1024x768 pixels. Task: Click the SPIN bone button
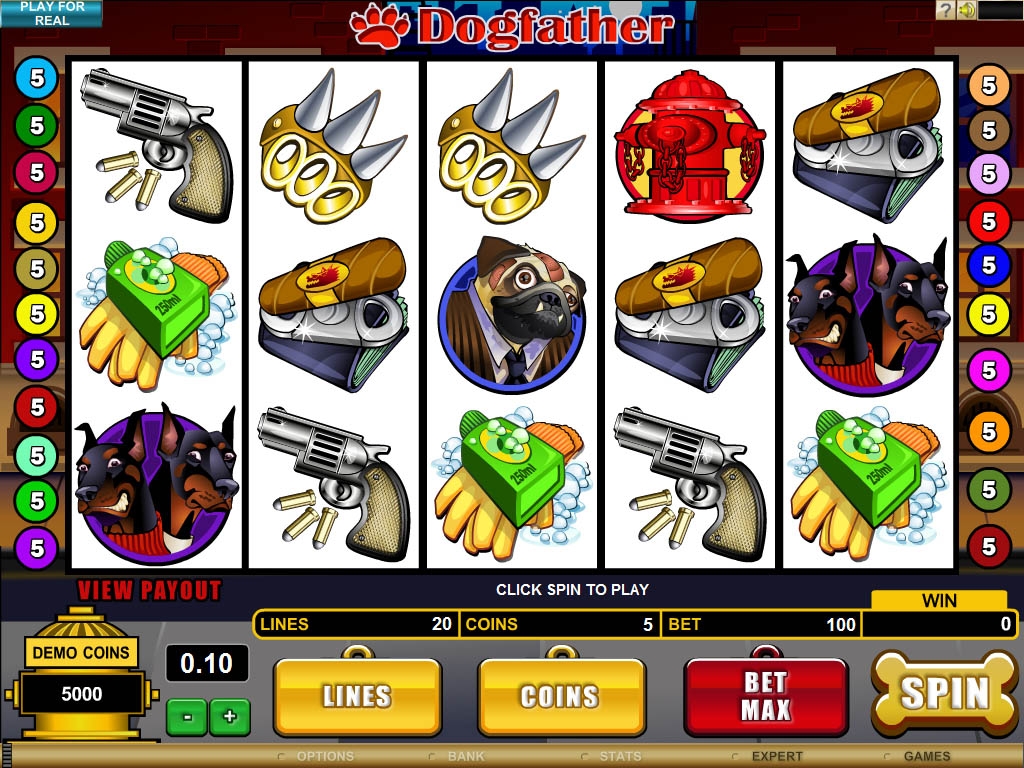[945, 693]
